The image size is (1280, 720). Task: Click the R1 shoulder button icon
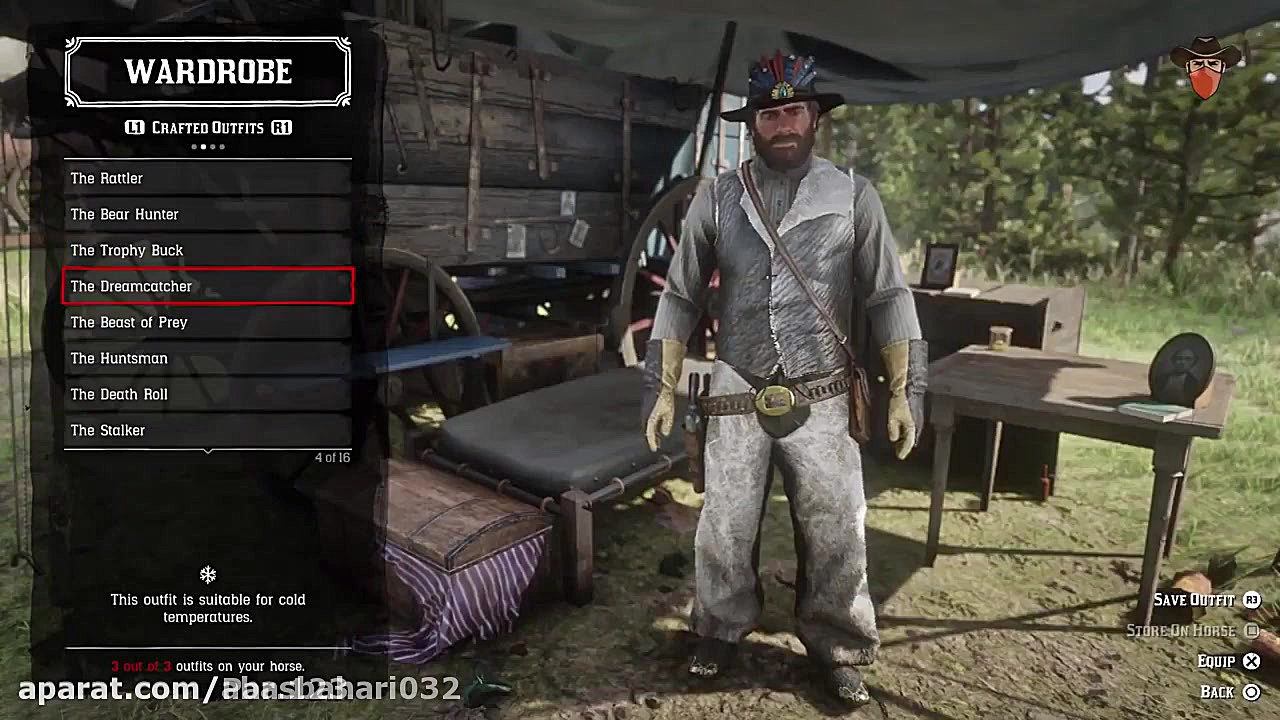pyautogui.click(x=281, y=128)
